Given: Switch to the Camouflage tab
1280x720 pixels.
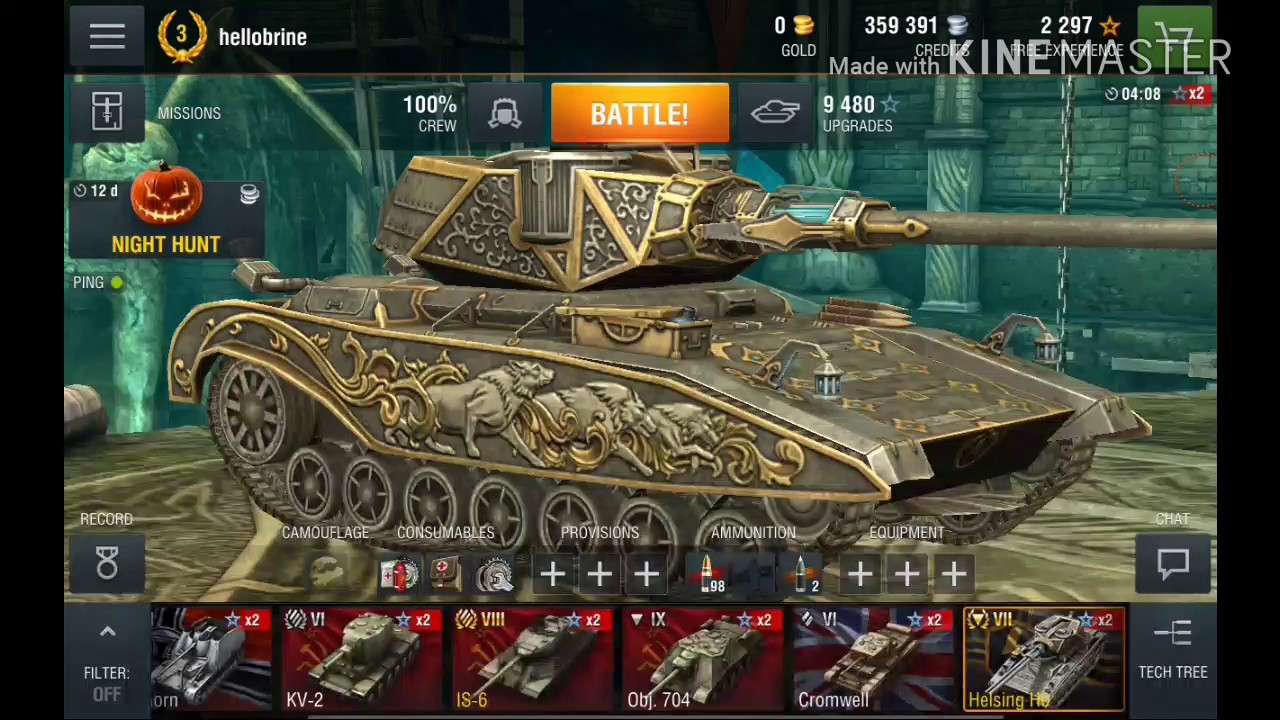Looking at the screenshot, I should pyautogui.click(x=324, y=532).
